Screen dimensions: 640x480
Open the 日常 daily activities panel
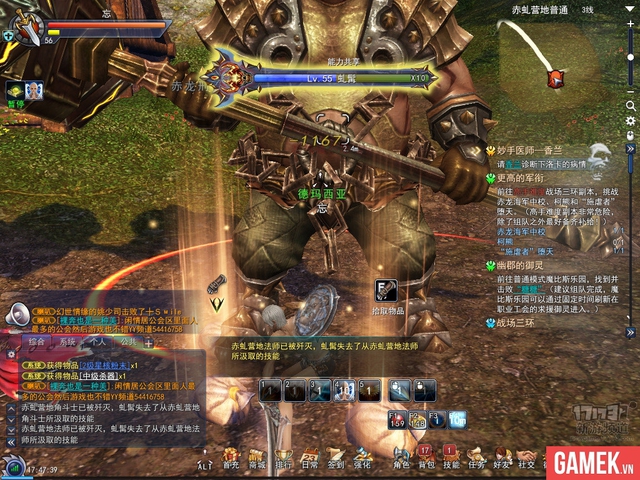click(x=310, y=457)
